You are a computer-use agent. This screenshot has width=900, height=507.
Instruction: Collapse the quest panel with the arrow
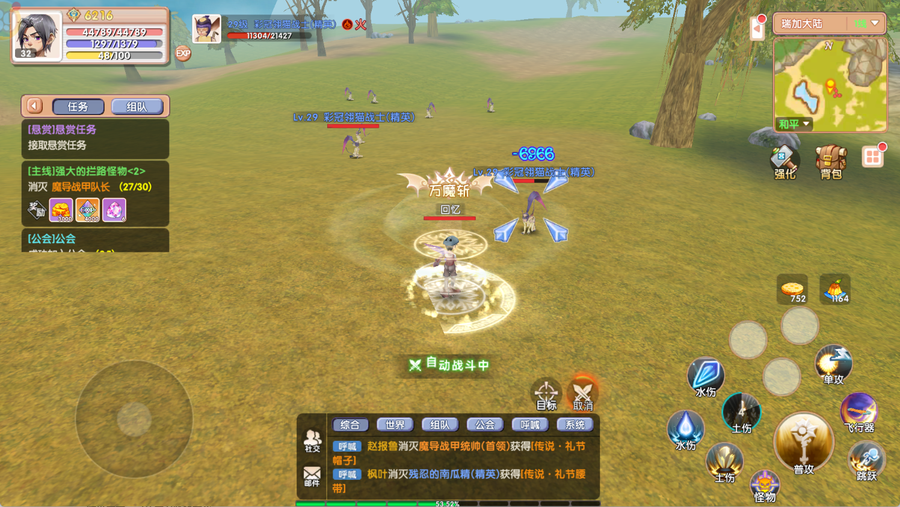pyautogui.click(x=34, y=106)
